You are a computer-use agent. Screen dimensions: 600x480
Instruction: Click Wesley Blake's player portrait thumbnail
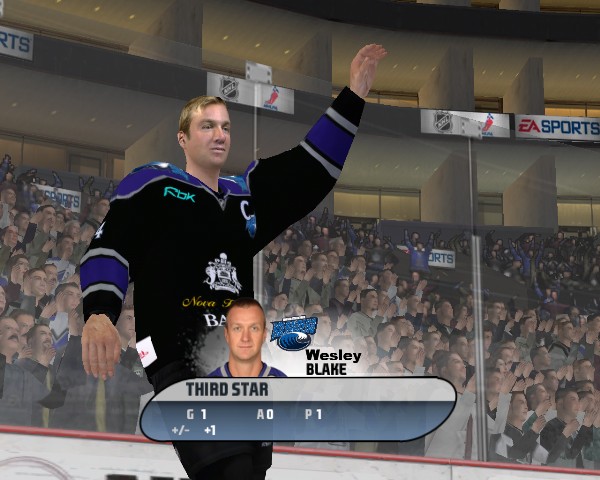pyautogui.click(x=245, y=338)
